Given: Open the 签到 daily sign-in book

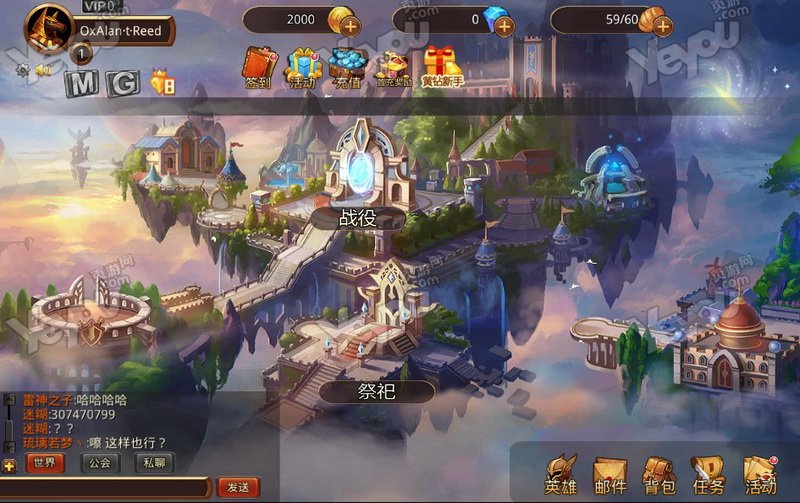Looking at the screenshot, I should pyautogui.click(x=258, y=66).
